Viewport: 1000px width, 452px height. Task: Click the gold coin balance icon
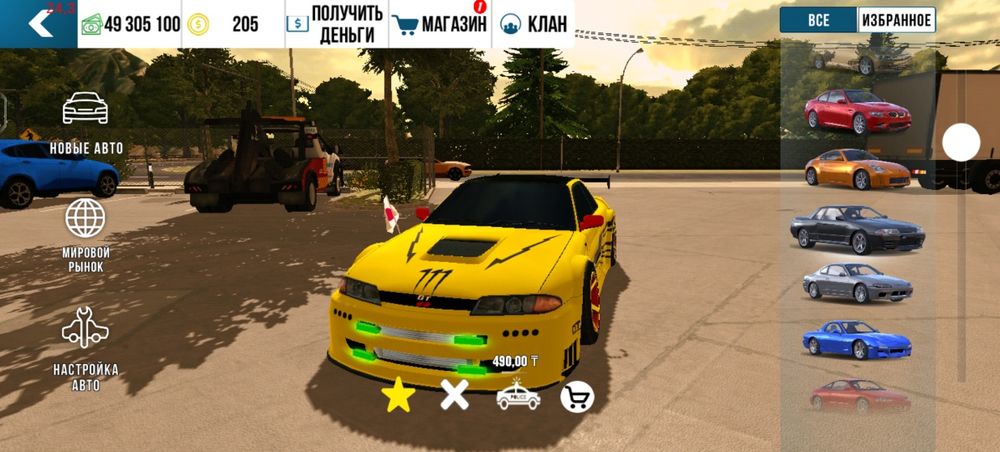click(198, 24)
